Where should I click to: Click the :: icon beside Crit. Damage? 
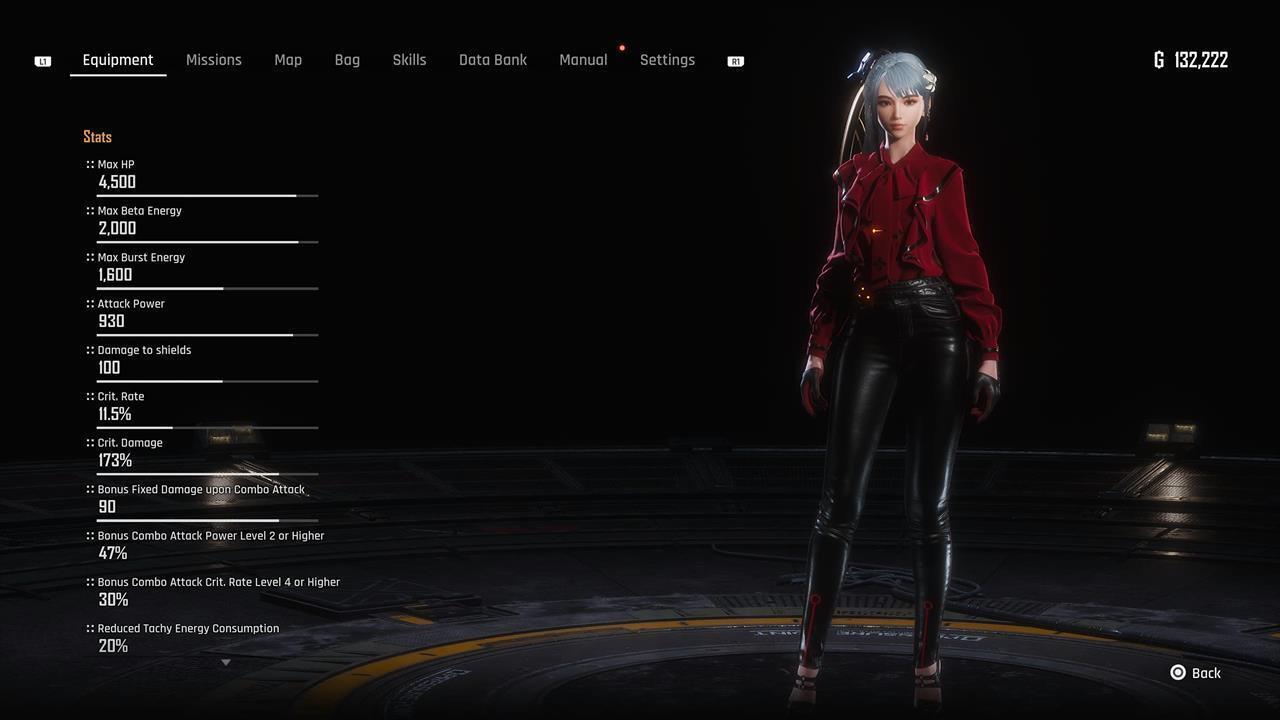point(88,442)
